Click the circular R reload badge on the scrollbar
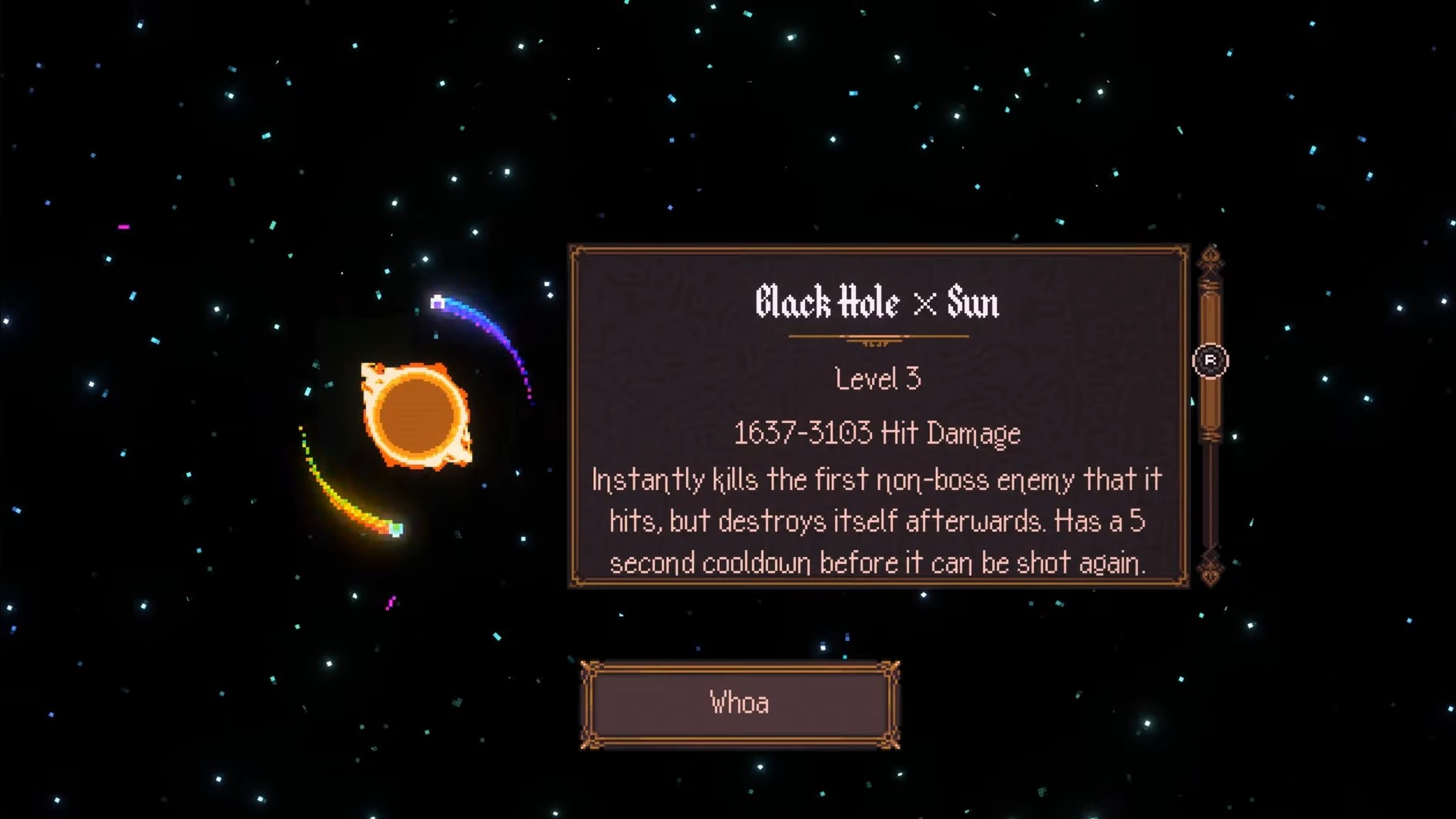The width and height of the screenshot is (1456, 819). pos(1211,361)
